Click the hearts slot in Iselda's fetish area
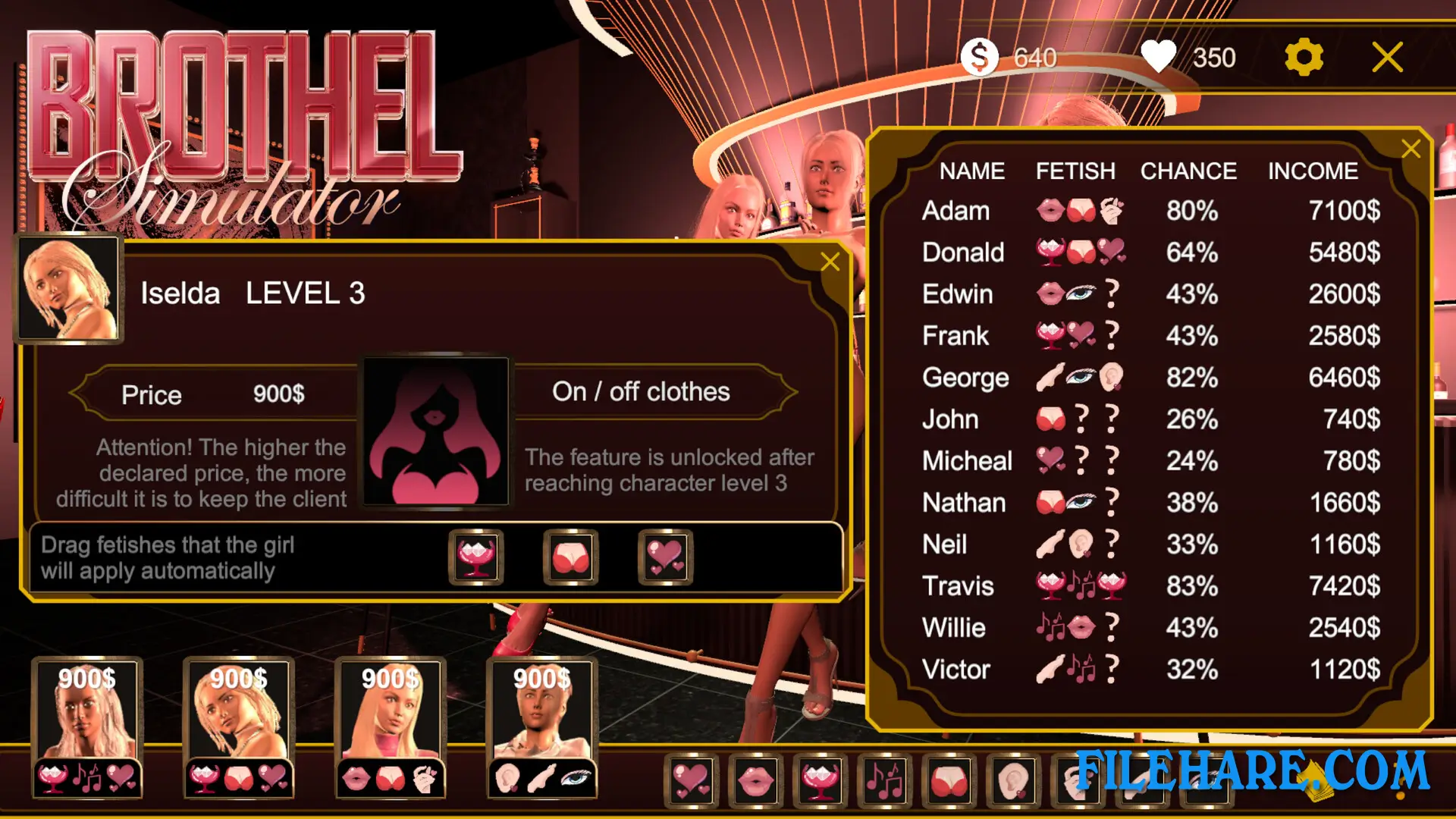 tap(665, 557)
